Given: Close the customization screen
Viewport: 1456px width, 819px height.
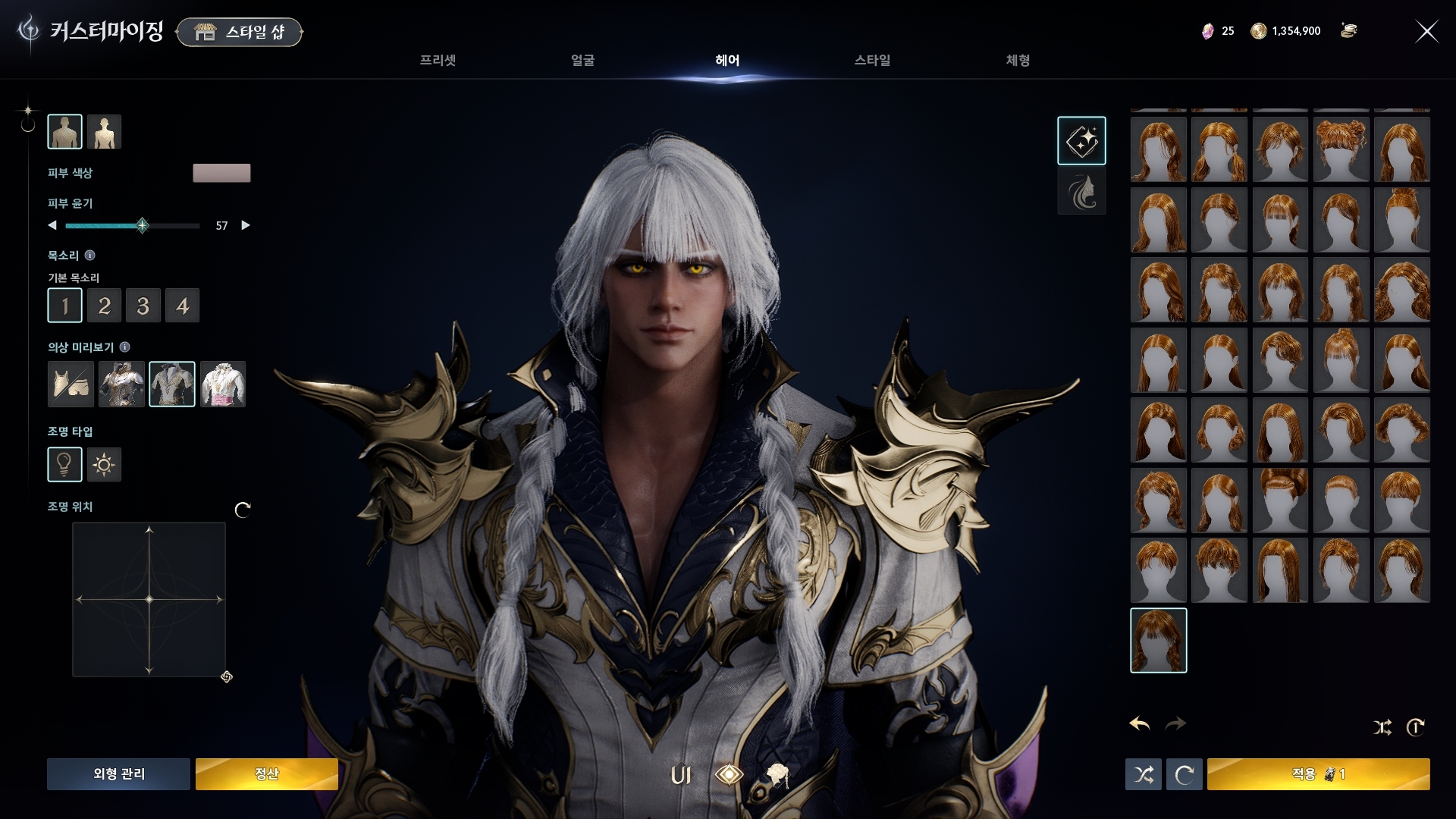Looking at the screenshot, I should tap(1426, 32).
